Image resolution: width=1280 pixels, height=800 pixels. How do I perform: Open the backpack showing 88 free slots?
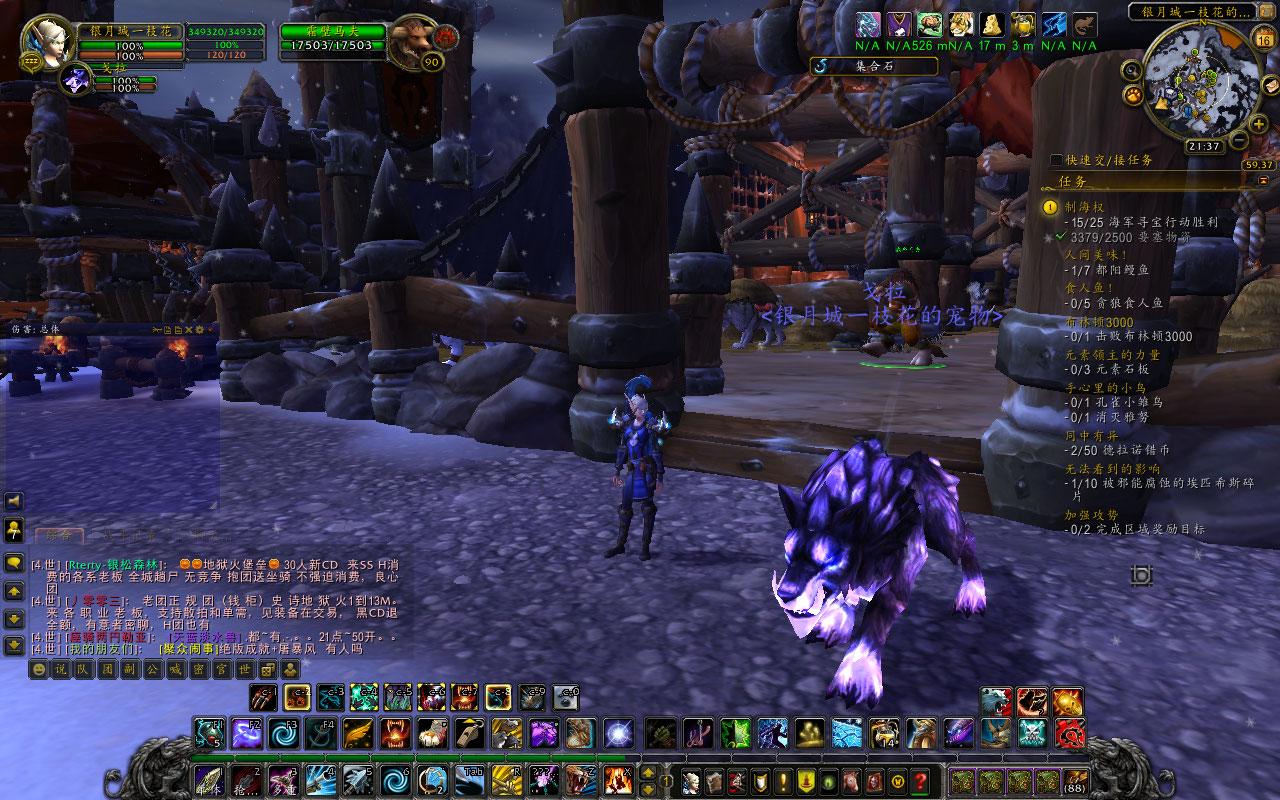(1075, 782)
